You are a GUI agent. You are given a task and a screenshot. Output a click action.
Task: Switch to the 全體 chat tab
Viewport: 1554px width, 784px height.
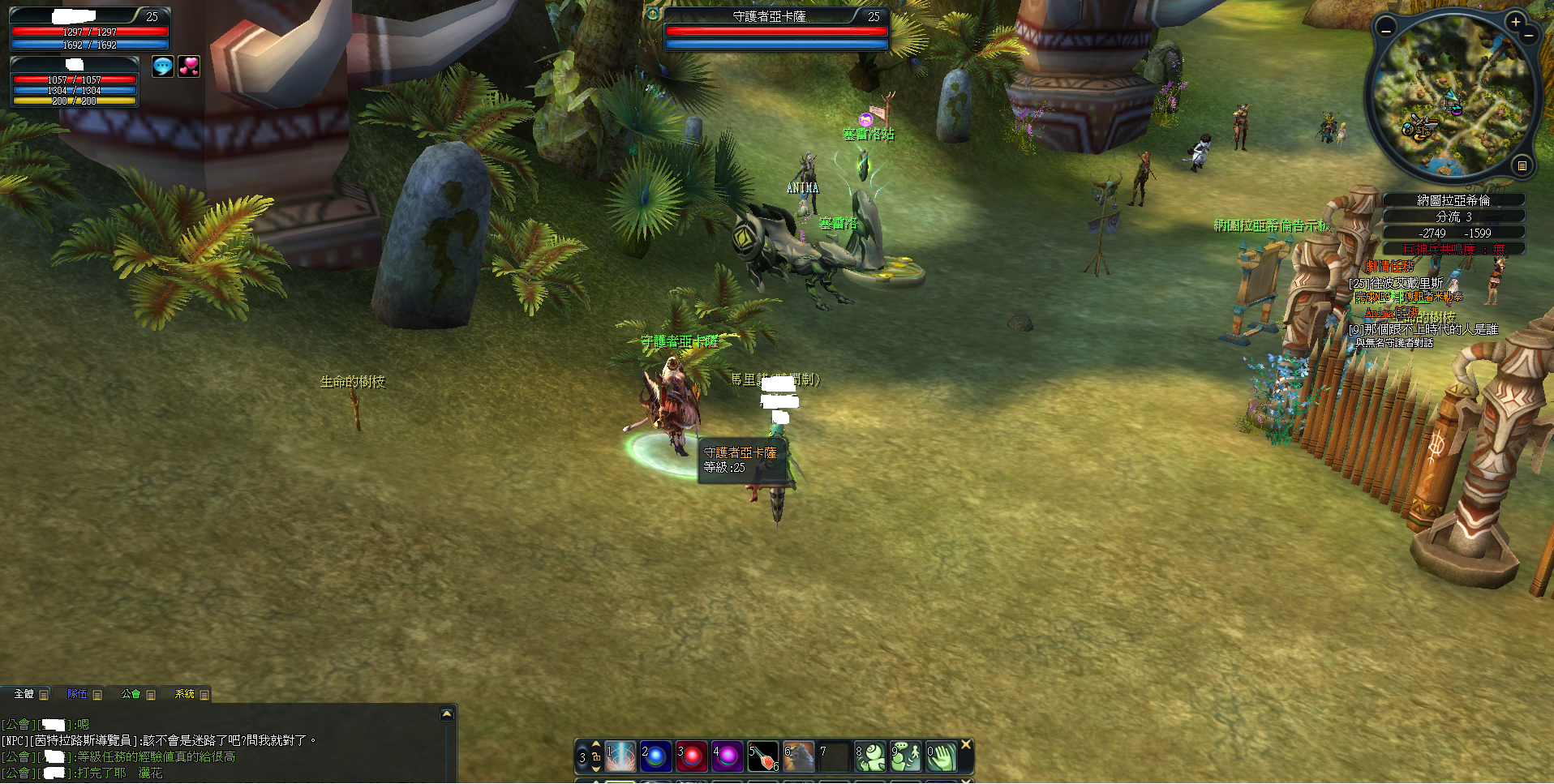[x=24, y=694]
